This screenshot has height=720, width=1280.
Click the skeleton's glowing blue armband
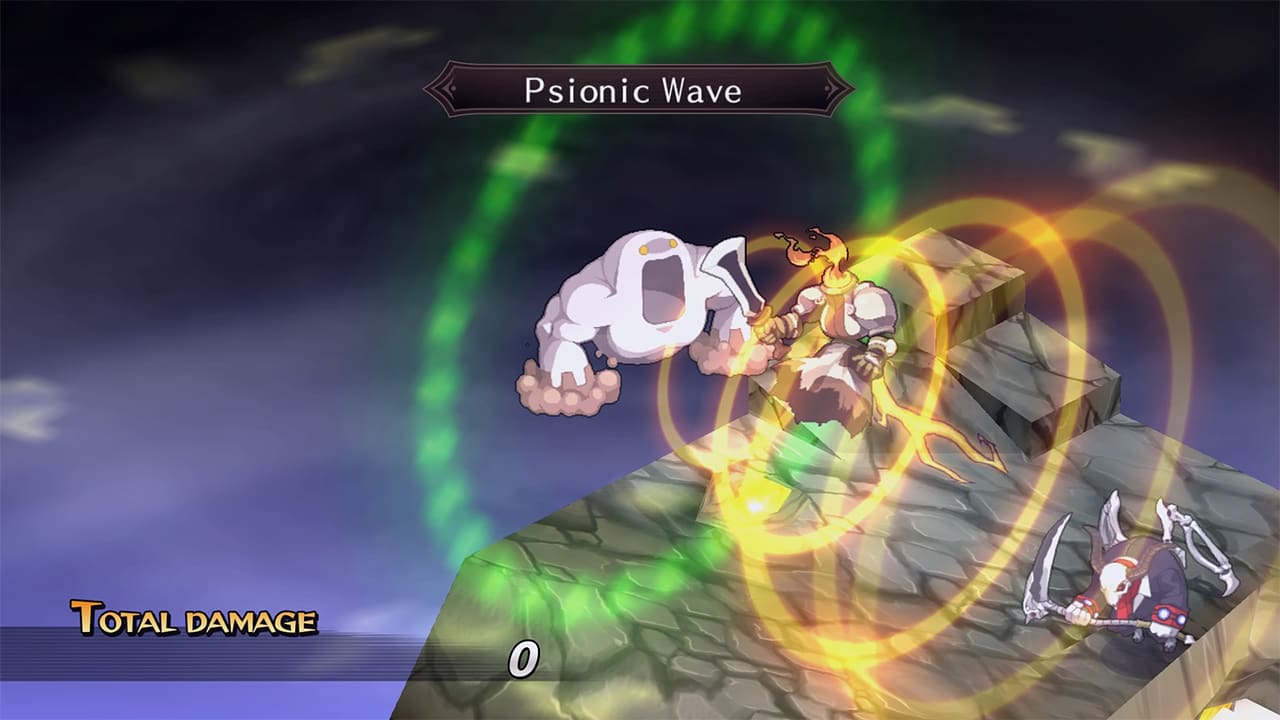(x=1165, y=615)
